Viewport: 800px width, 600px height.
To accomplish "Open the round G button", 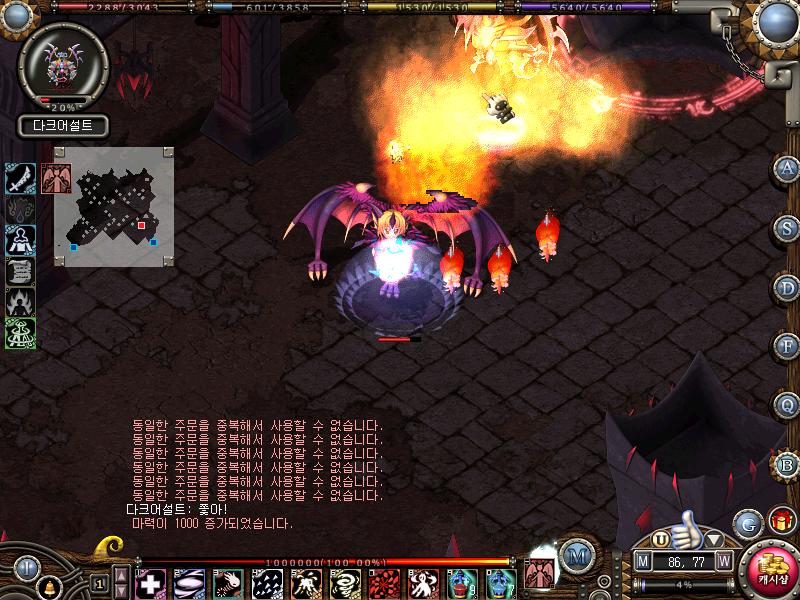I will (x=748, y=523).
